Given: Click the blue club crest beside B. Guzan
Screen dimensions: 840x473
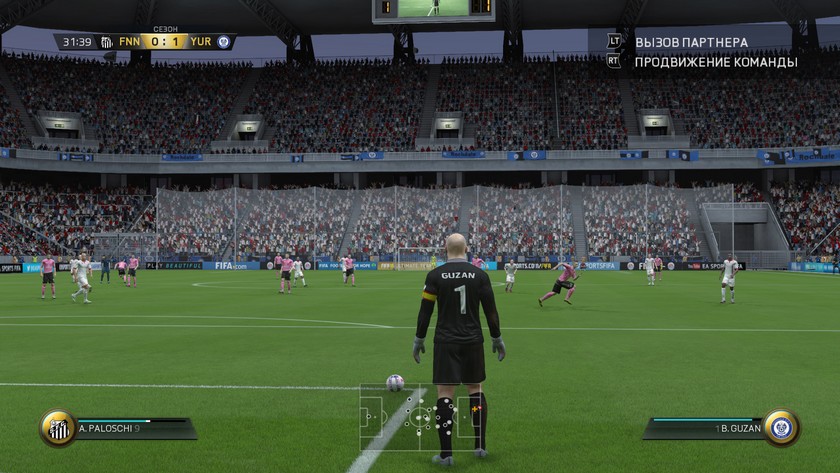Looking at the screenshot, I should pos(781,428).
